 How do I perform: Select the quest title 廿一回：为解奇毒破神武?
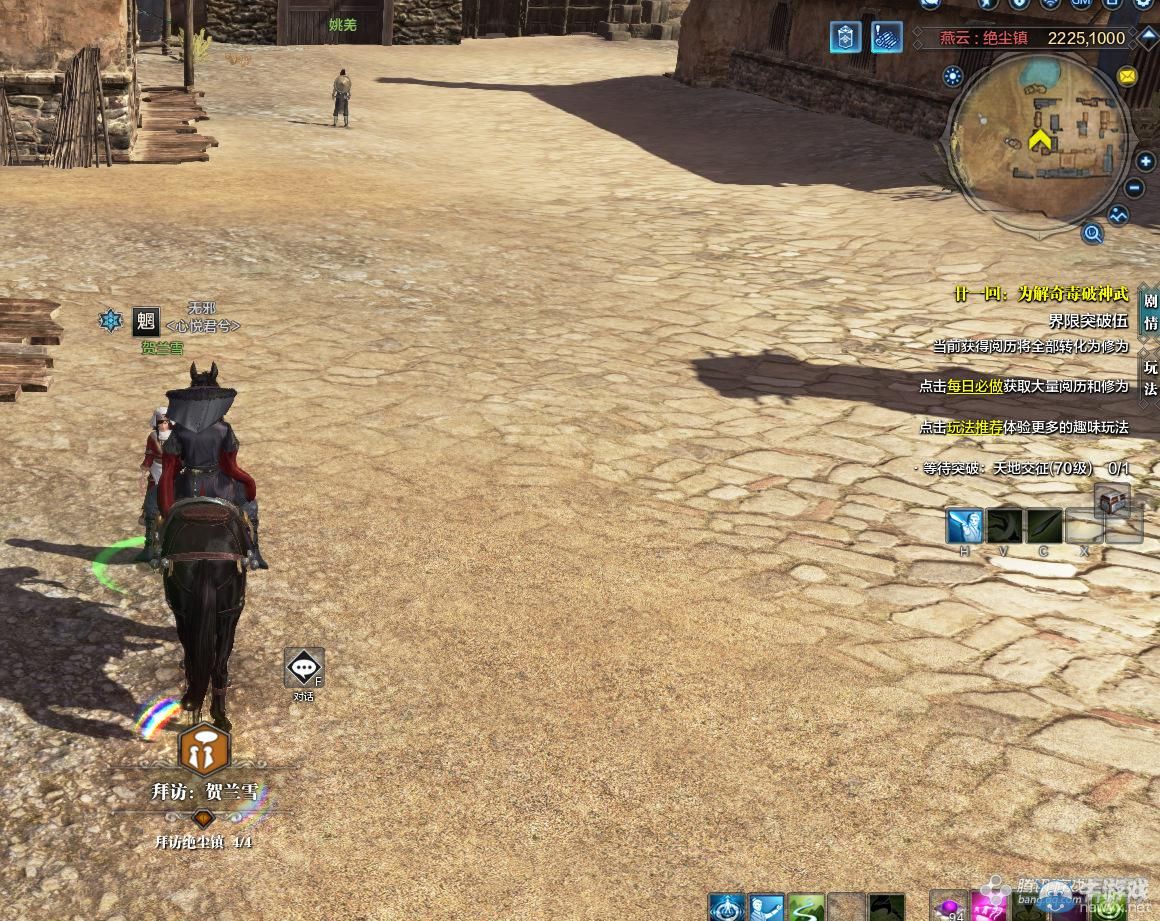tap(1040, 294)
